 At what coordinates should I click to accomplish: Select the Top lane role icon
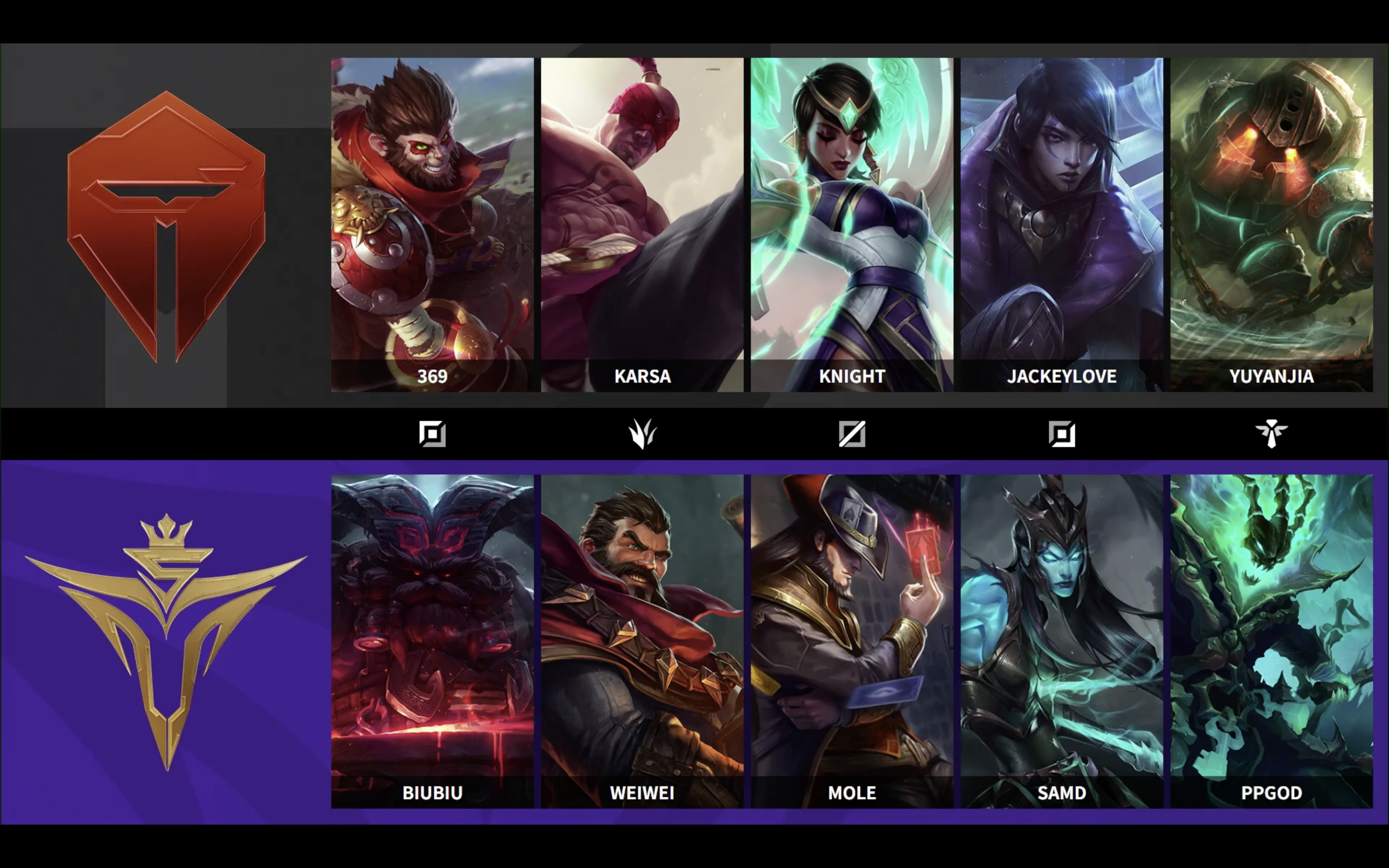pos(433,434)
